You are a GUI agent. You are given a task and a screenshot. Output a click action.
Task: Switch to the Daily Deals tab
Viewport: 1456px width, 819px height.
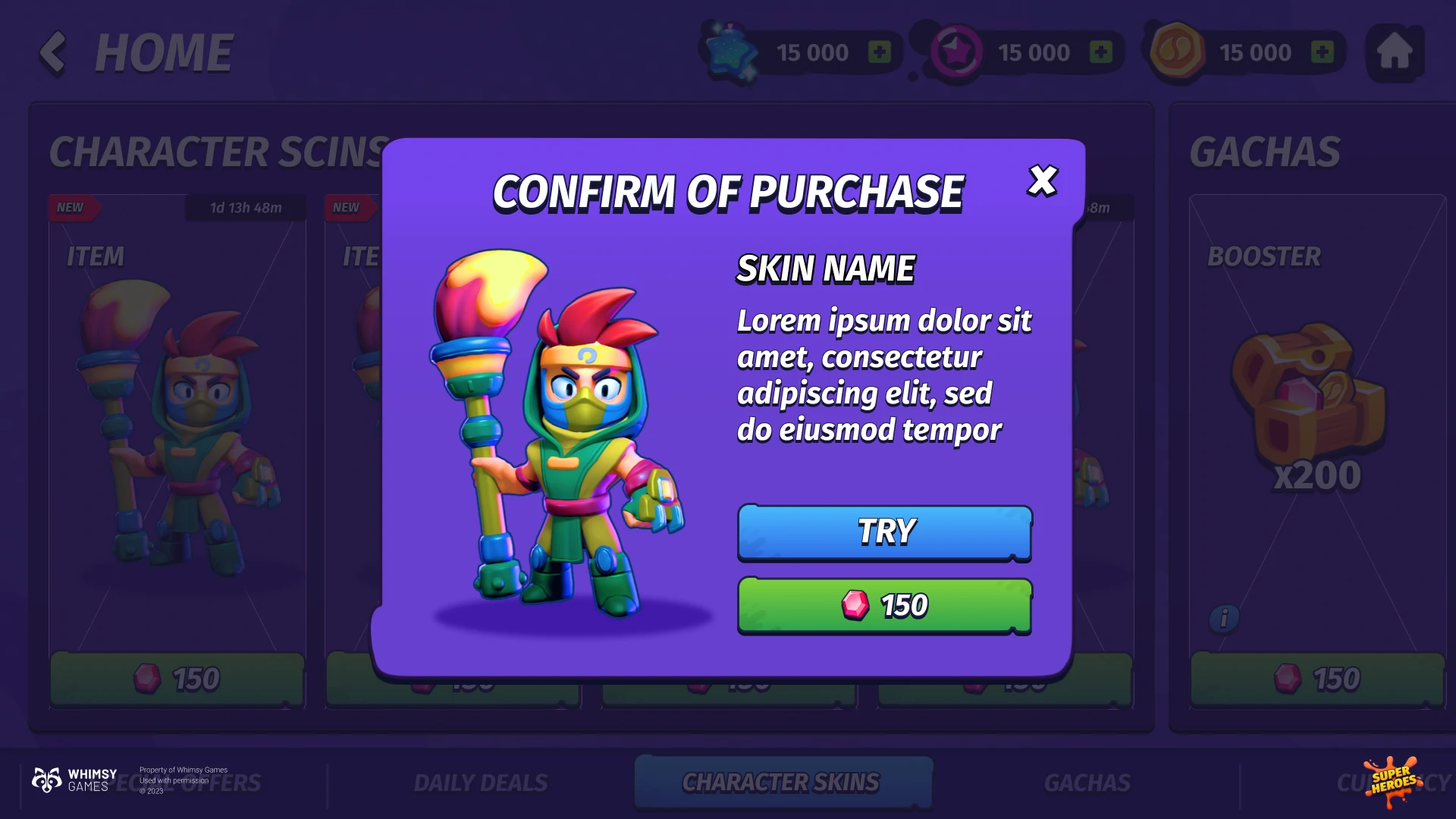tap(481, 783)
